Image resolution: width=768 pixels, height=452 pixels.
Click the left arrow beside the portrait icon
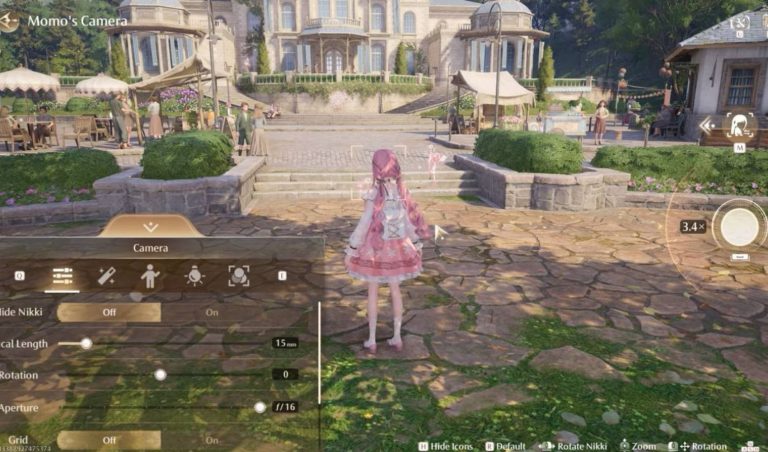708,125
